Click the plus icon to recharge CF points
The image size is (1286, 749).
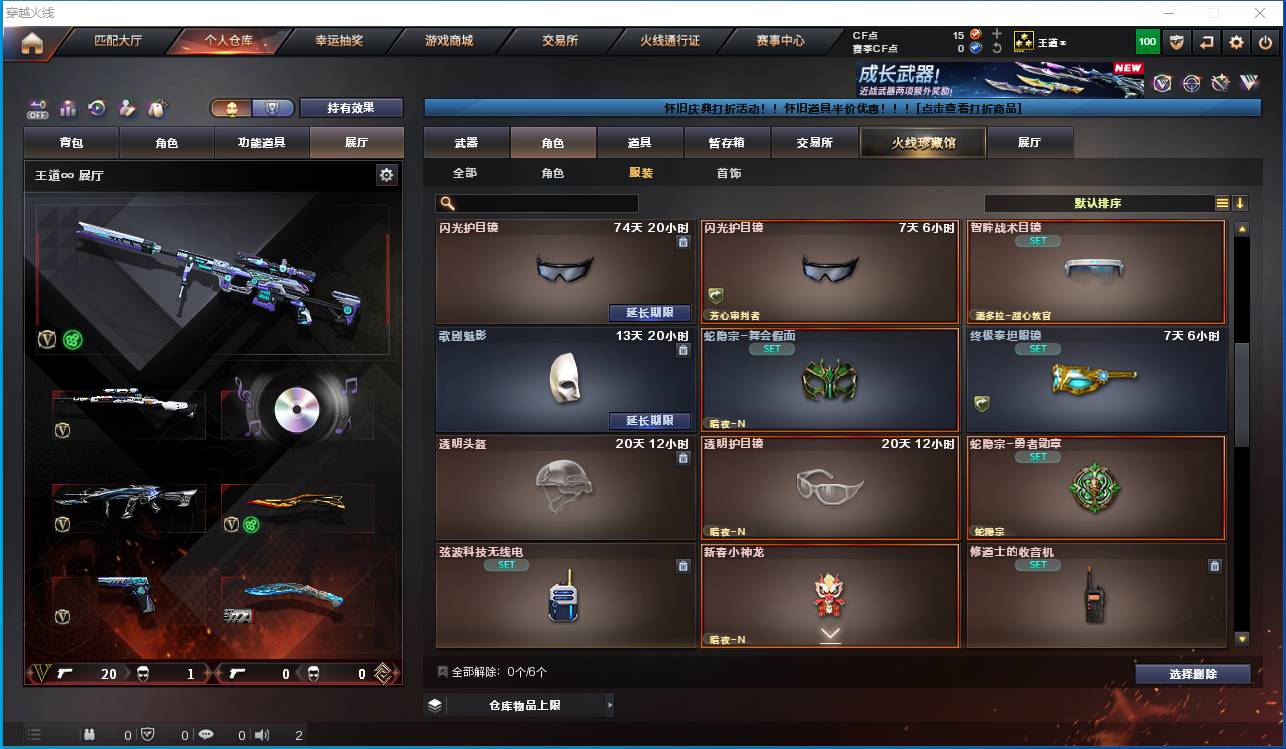coord(996,33)
